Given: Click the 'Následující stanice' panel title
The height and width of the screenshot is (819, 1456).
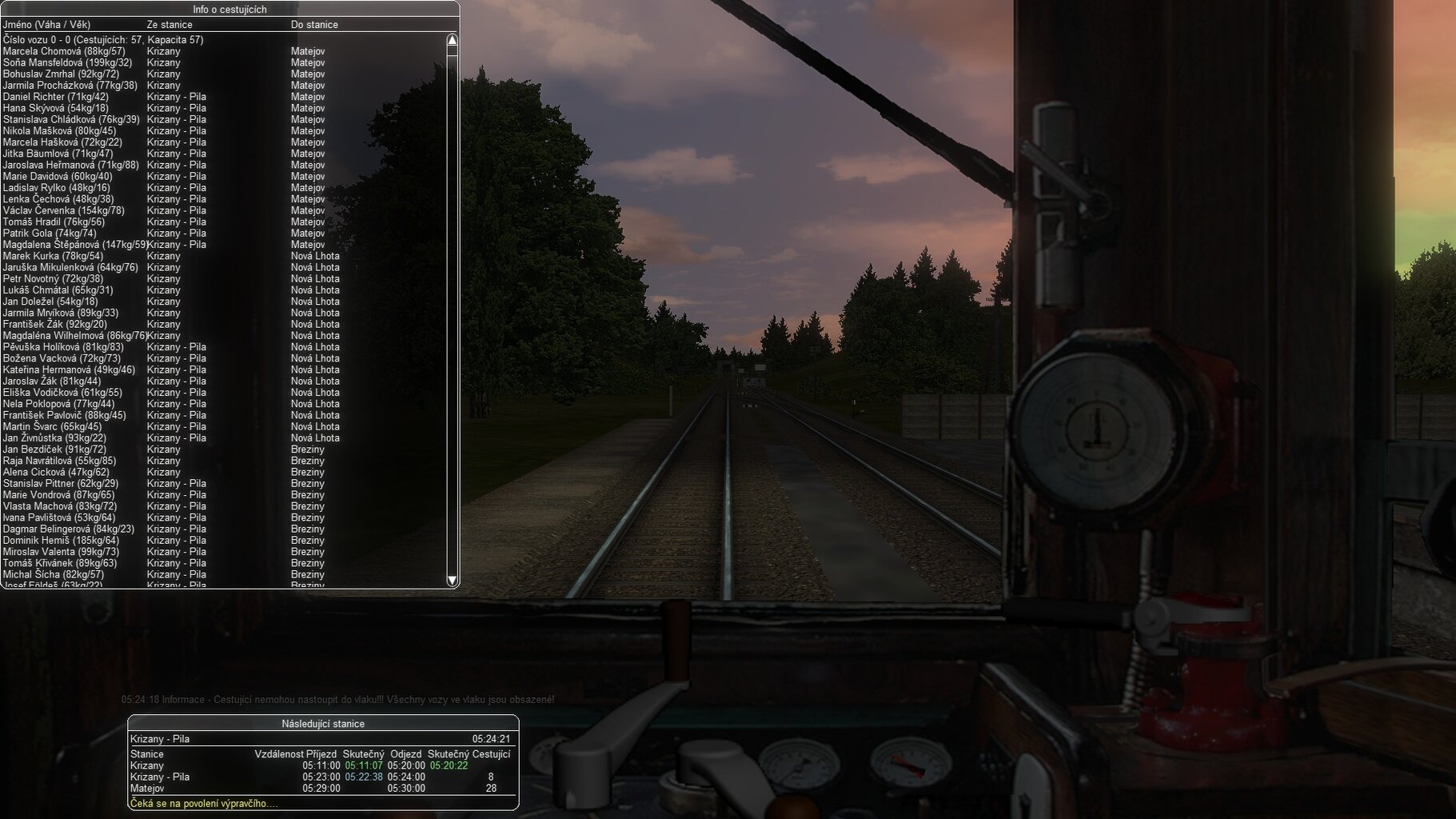Looking at the screenshot, I should 323,724.
